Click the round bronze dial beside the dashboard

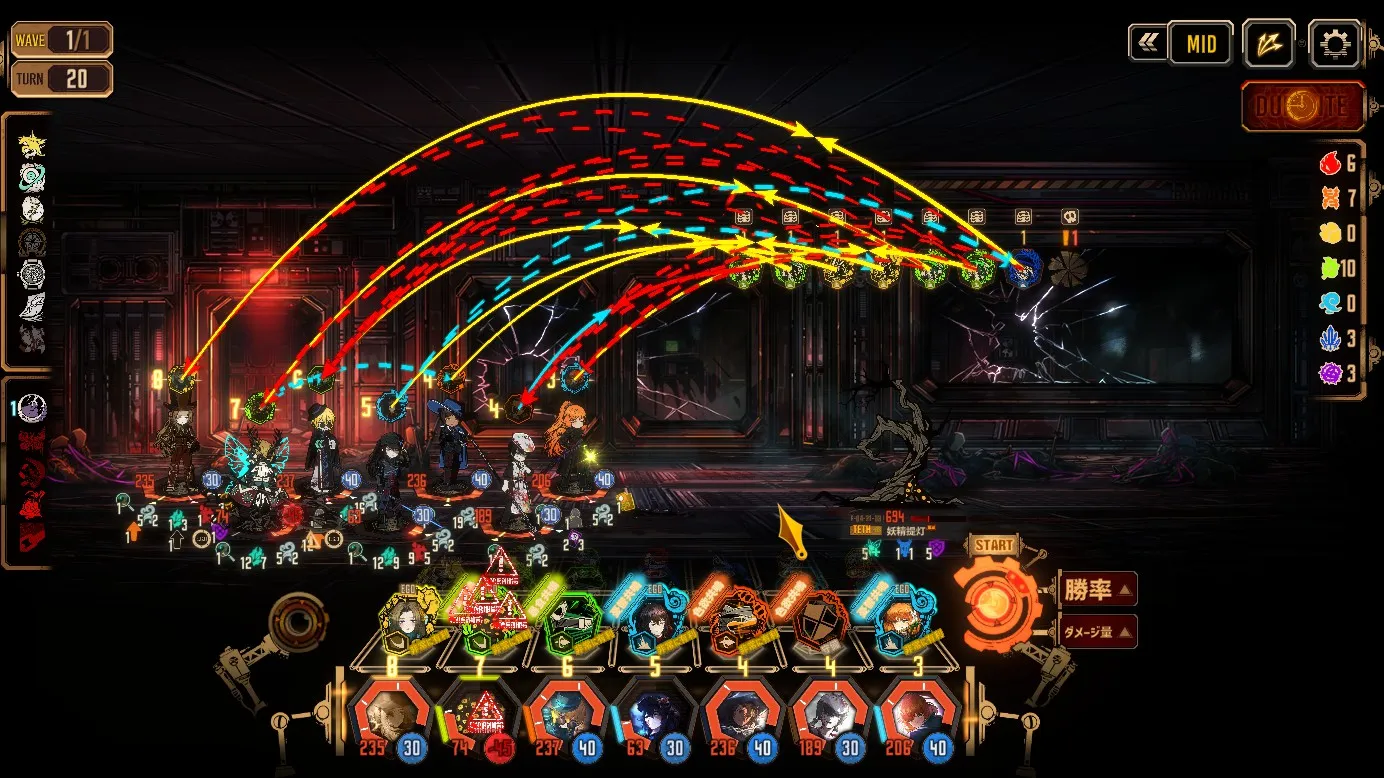coord(297,622)
